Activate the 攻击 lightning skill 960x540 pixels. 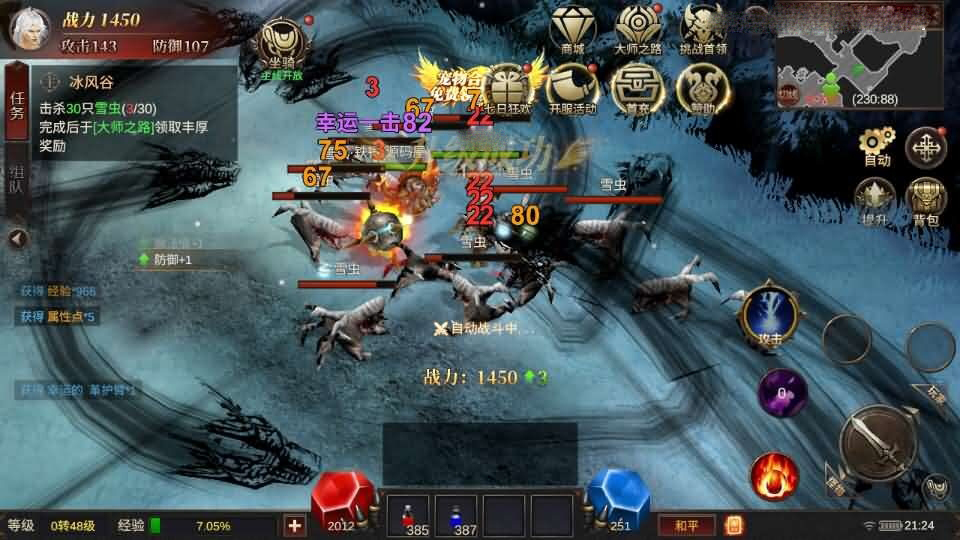coord(768,317)
